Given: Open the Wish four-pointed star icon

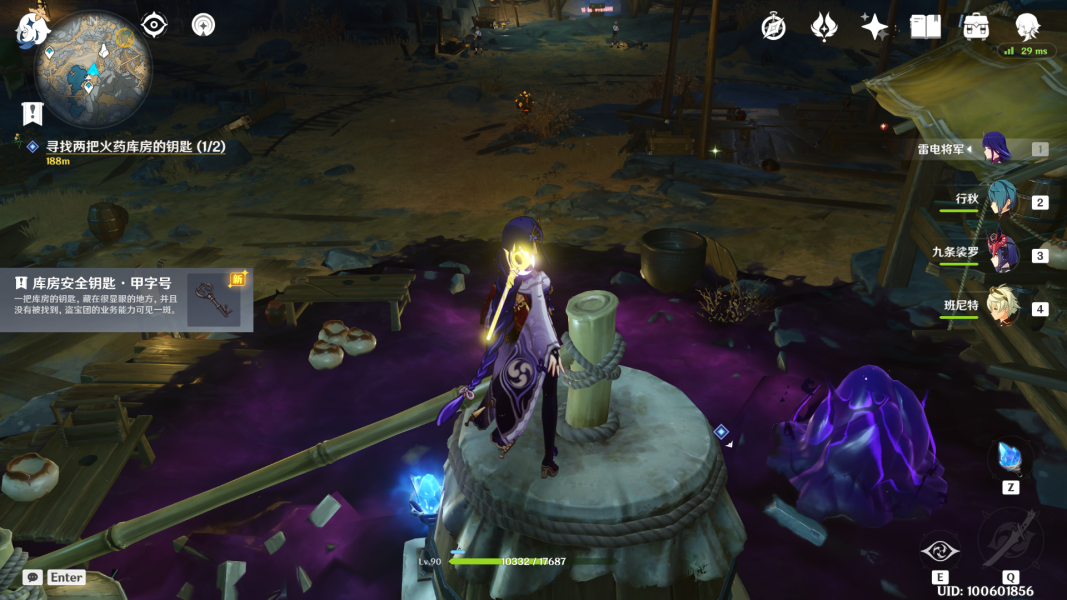Looking at the screenshot, I should [875, 27].
